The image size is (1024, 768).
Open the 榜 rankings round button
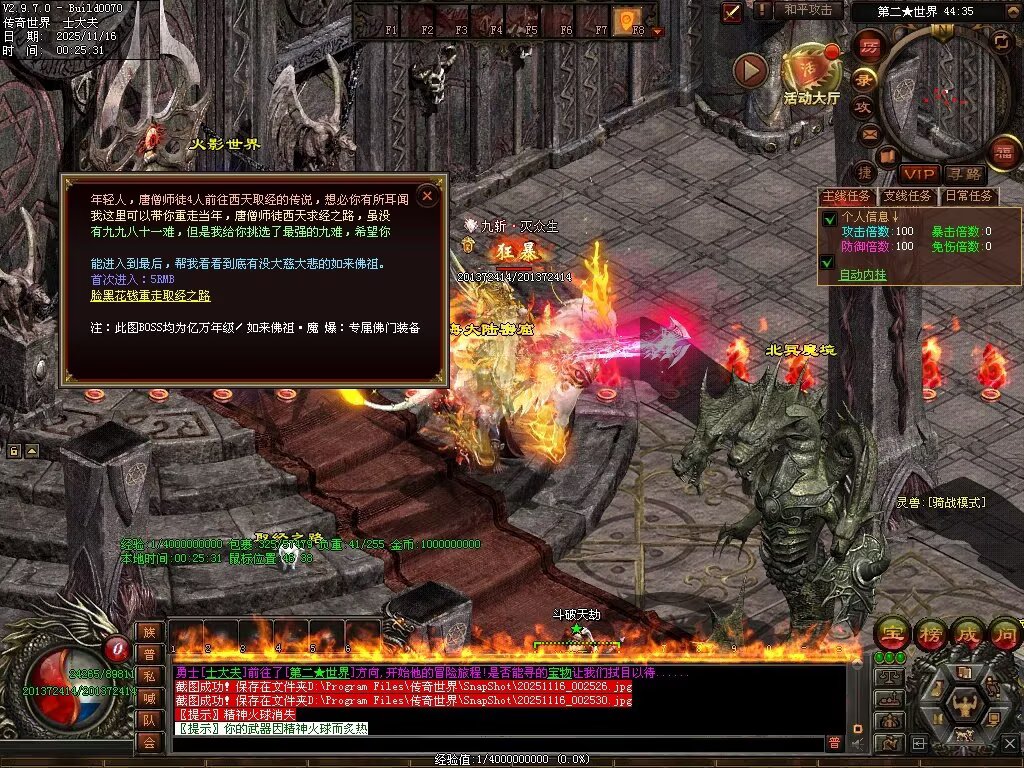coord(930,634)
